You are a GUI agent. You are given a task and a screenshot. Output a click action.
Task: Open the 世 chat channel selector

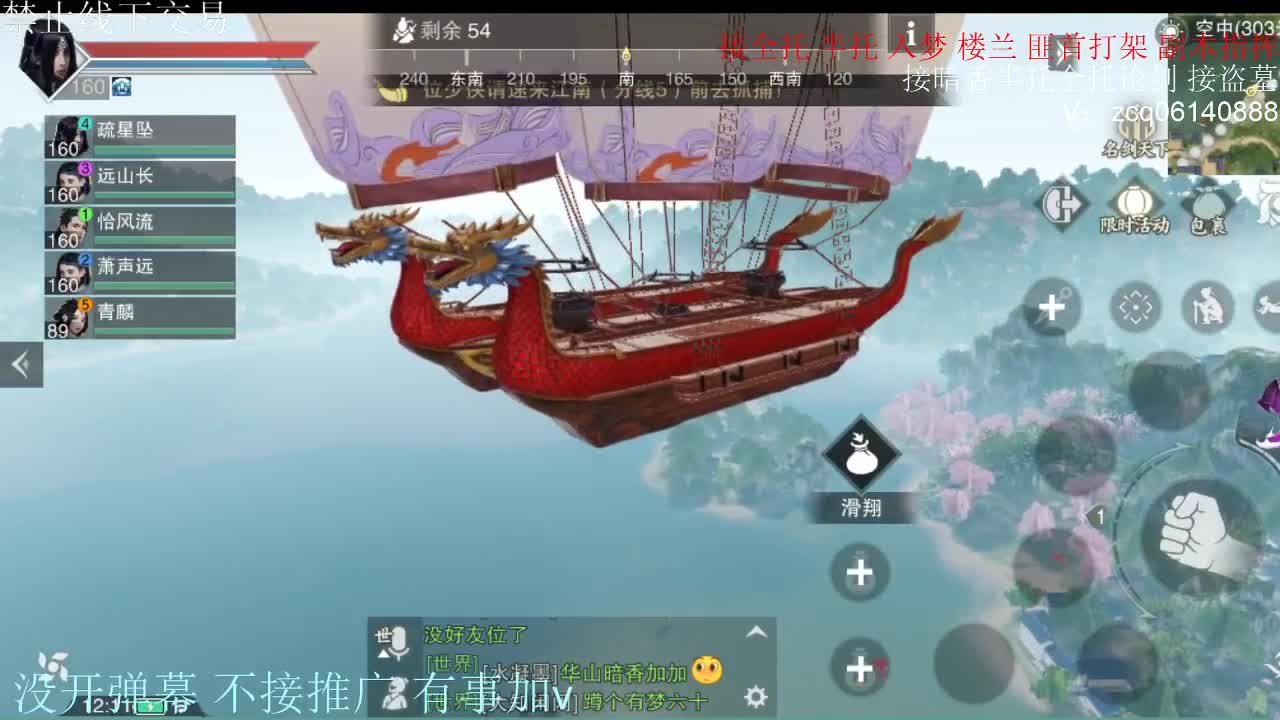coord(382,633)
